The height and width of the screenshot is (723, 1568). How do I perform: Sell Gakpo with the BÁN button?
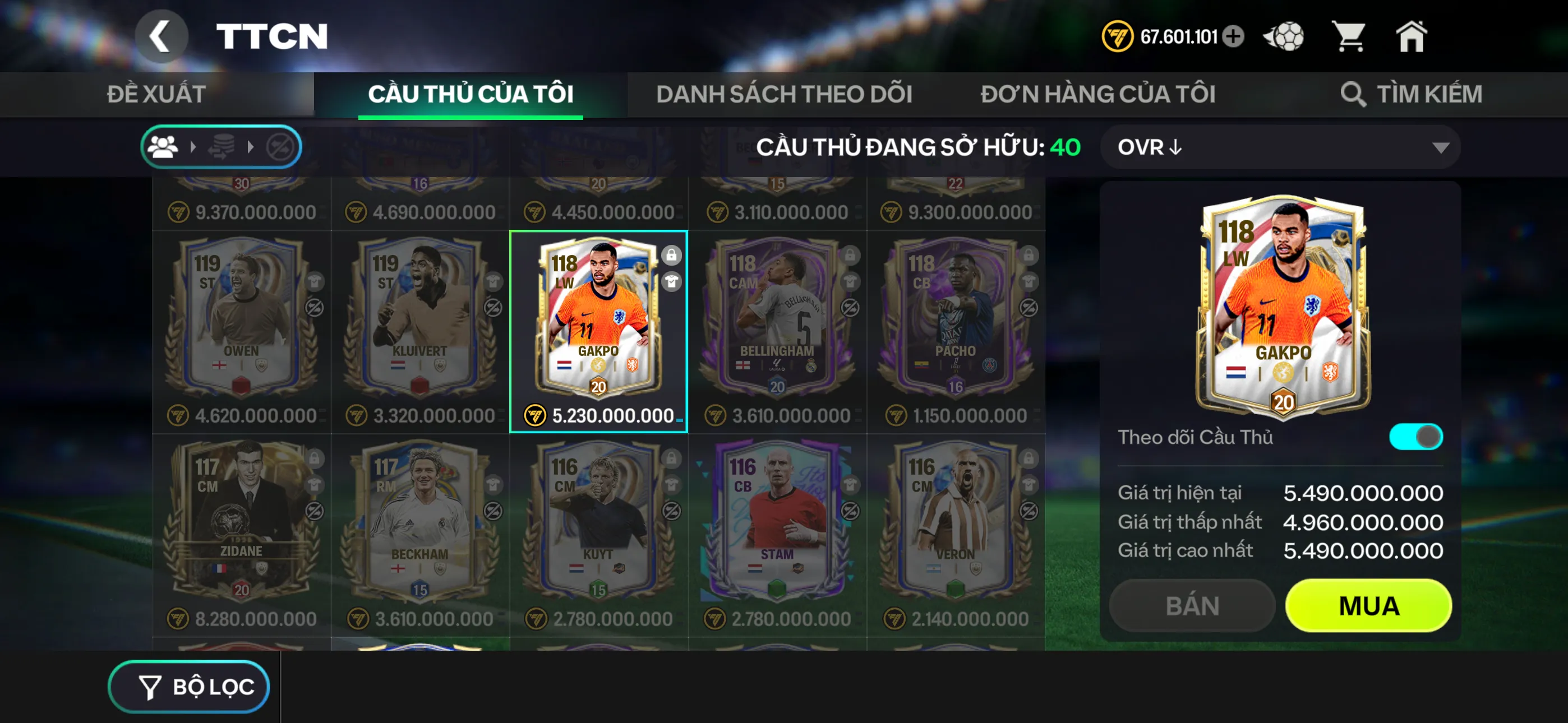click(1192, 605)
